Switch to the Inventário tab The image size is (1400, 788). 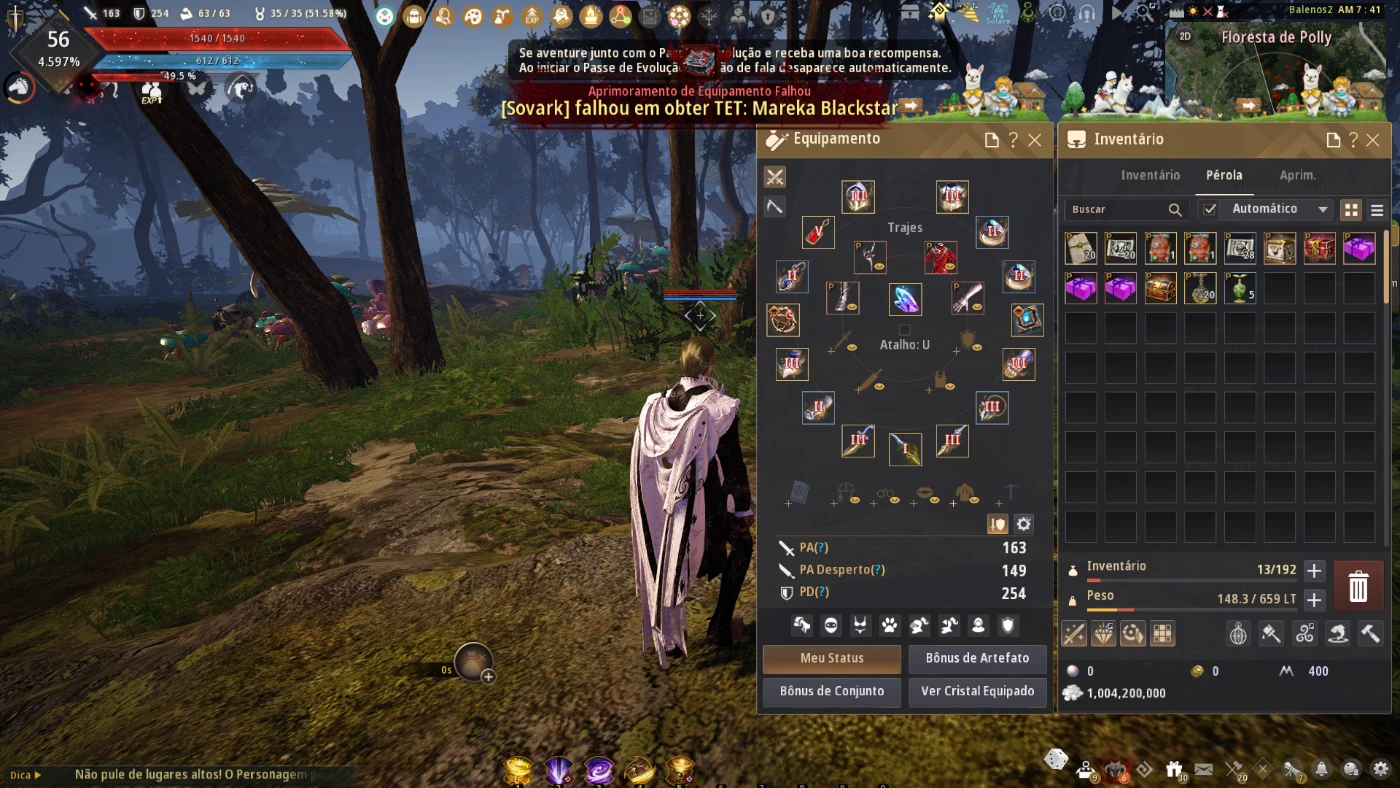pos(1150,175)
